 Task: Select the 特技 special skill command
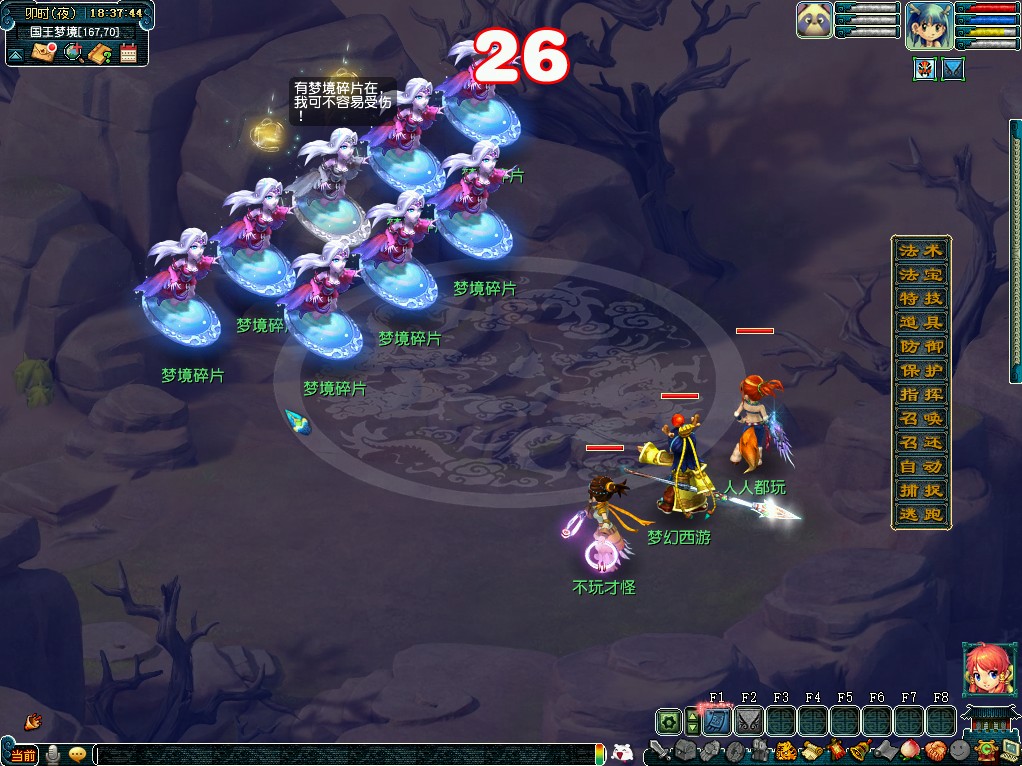(x=920, y=298)
